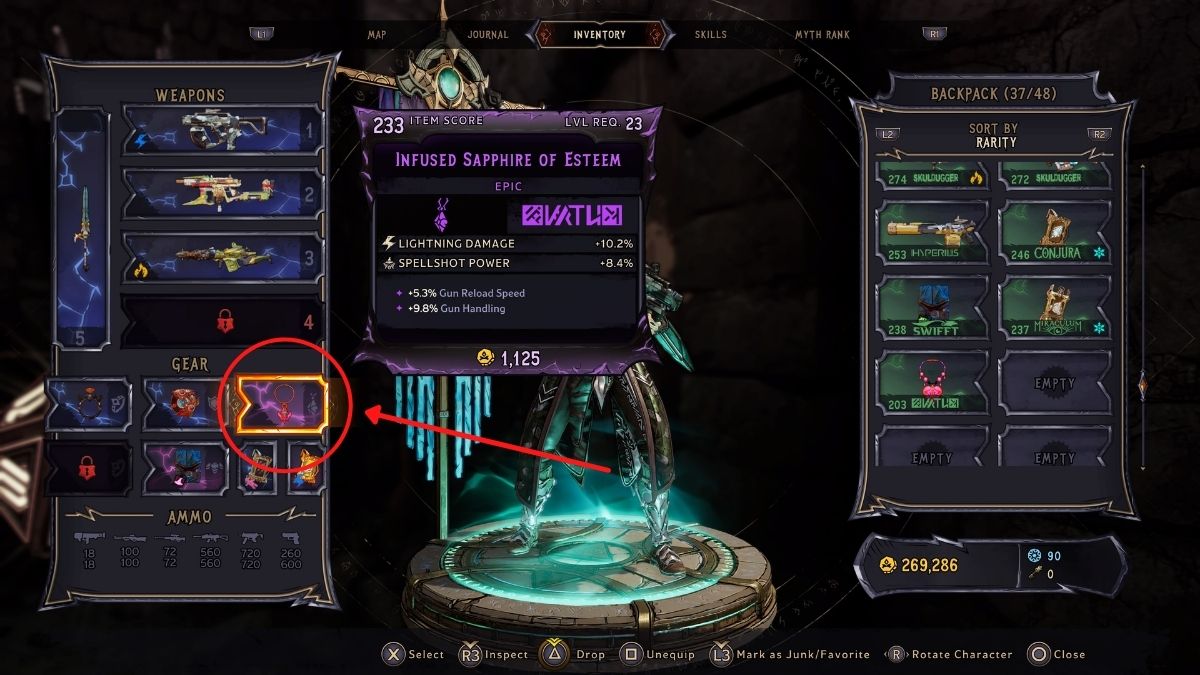Open the Myth Rank tab
Image resolution: width=1200 pixels, height=675 pixels.
822,34
